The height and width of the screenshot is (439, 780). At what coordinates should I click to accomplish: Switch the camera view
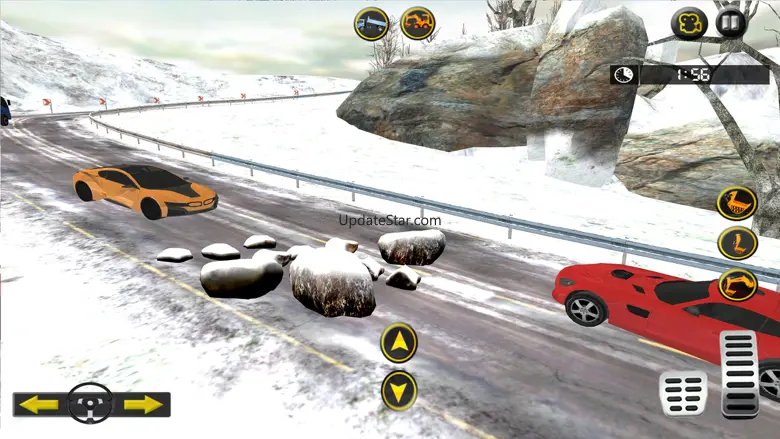coord(689,23)
